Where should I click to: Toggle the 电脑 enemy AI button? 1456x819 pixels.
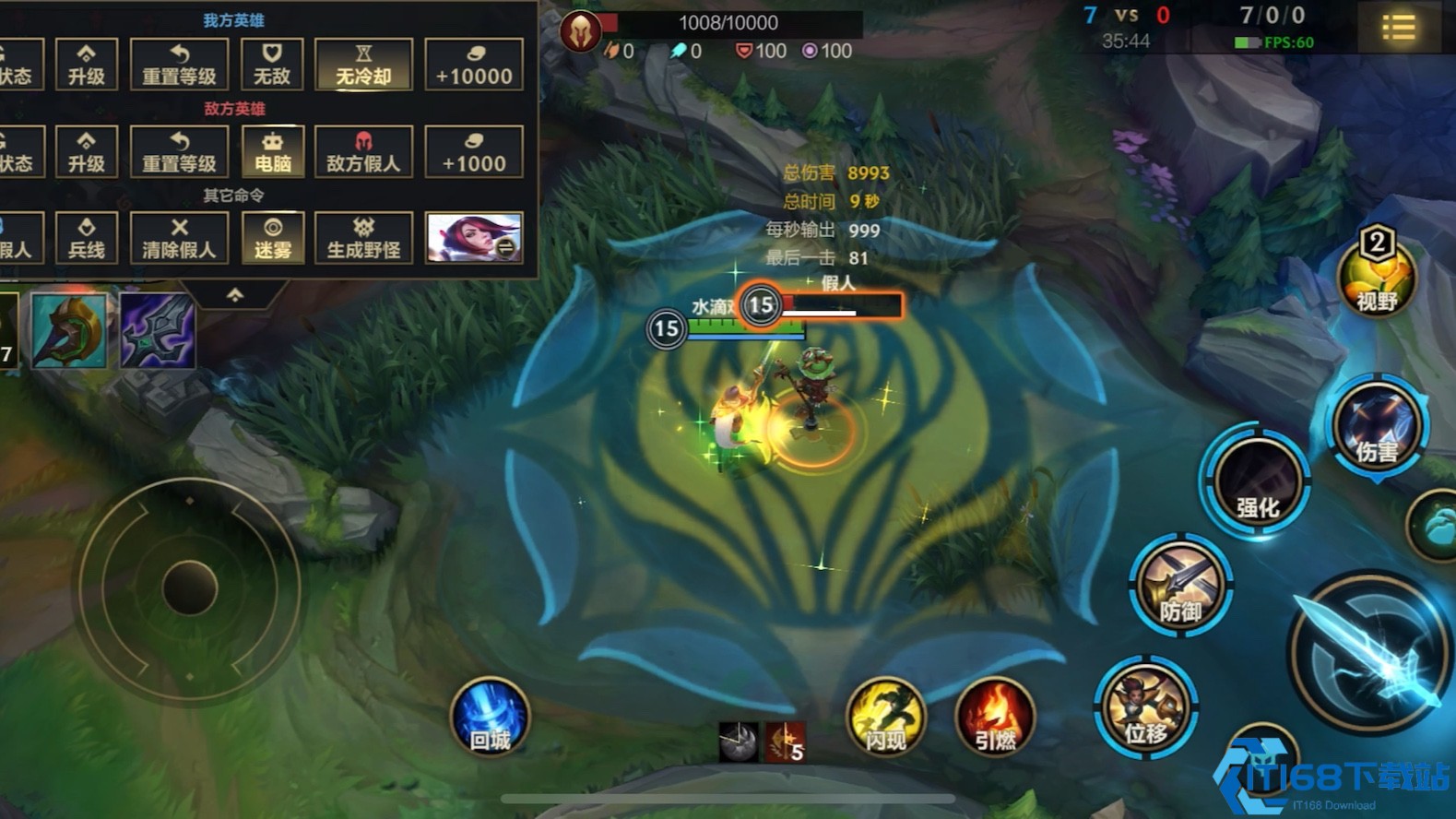pyautogui.click(x=272, y=151)
